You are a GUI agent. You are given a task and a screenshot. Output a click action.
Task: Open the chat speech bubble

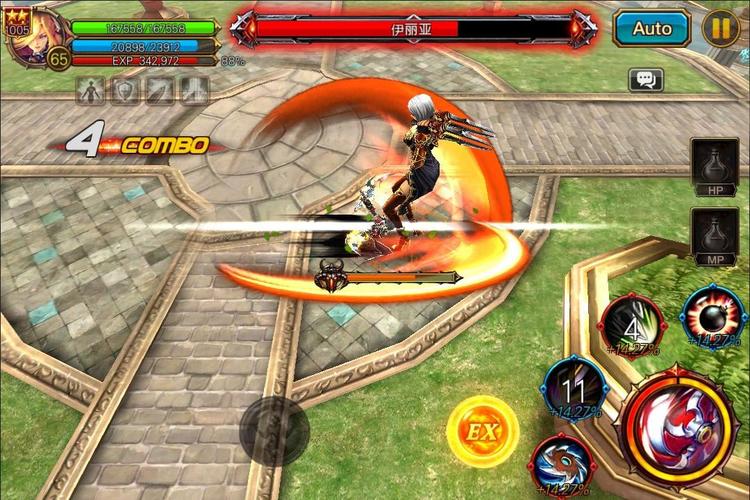pos(646,80)
